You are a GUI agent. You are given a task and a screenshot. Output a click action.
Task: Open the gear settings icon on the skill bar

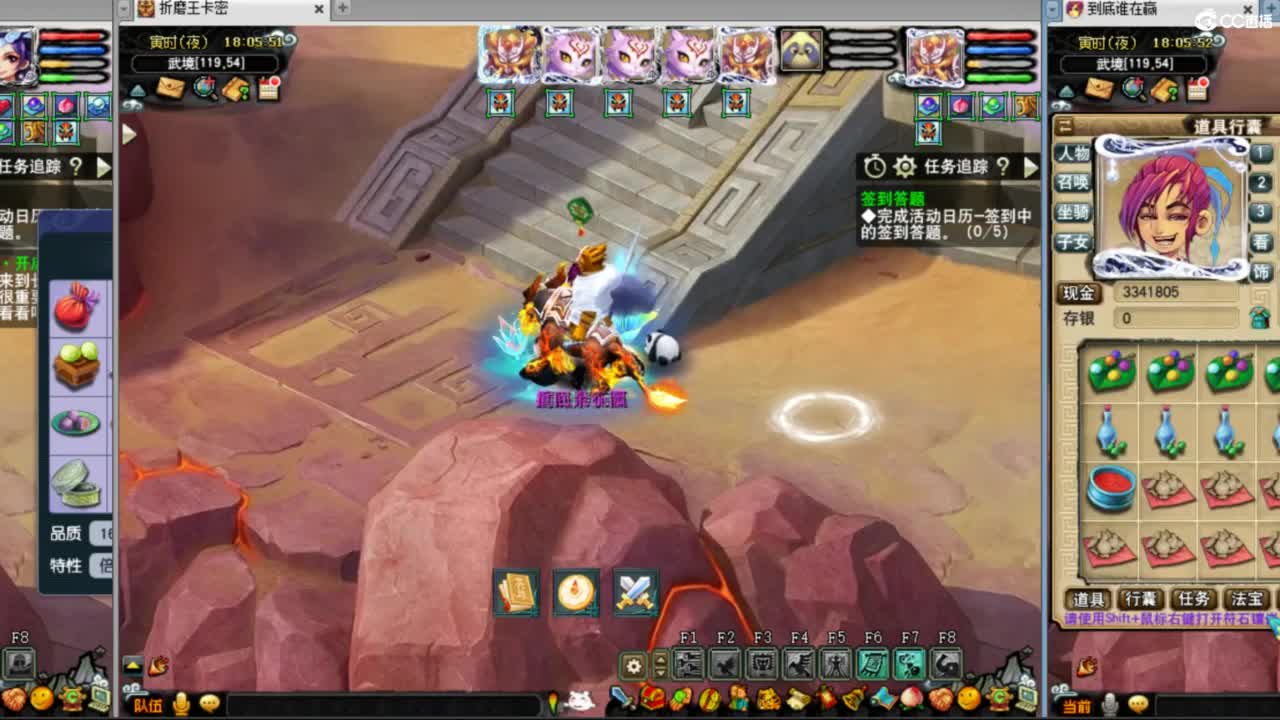pos(634,664)
